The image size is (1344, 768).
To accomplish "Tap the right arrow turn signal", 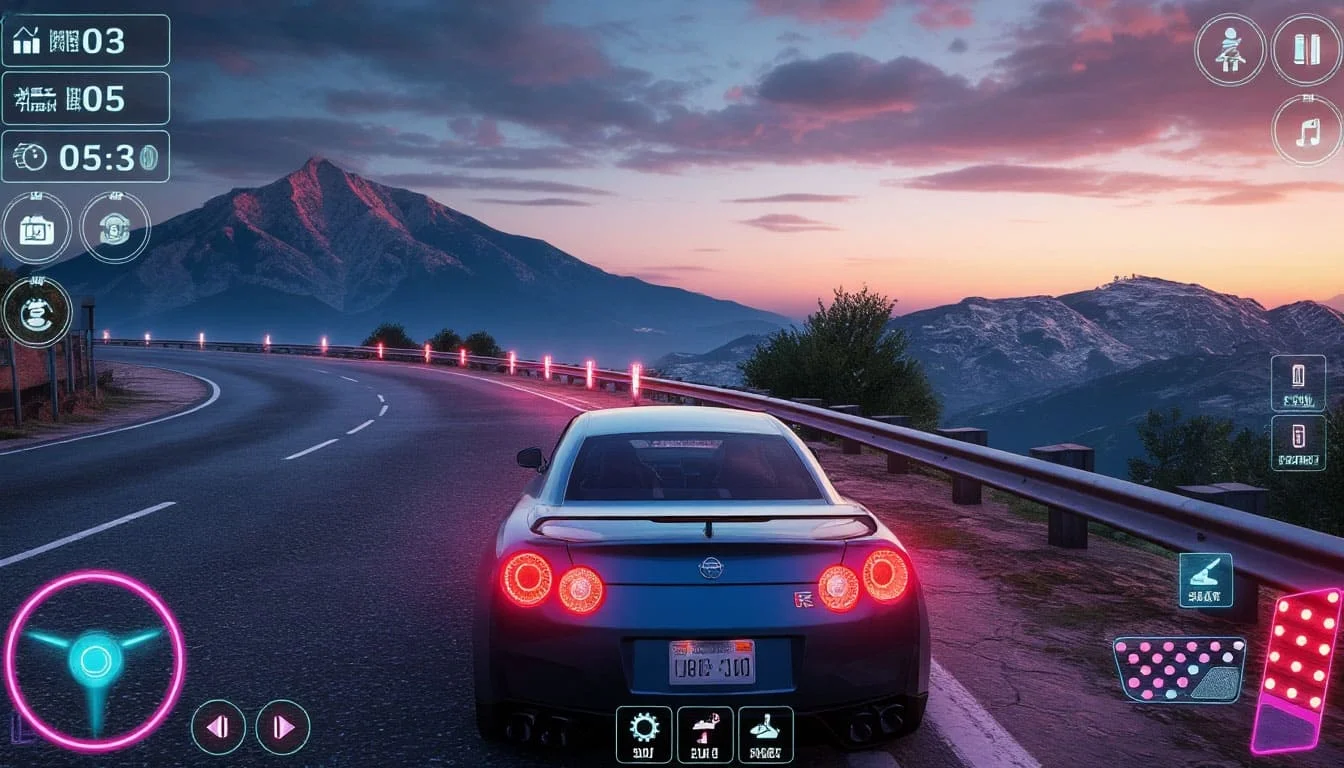I will 283,727.
